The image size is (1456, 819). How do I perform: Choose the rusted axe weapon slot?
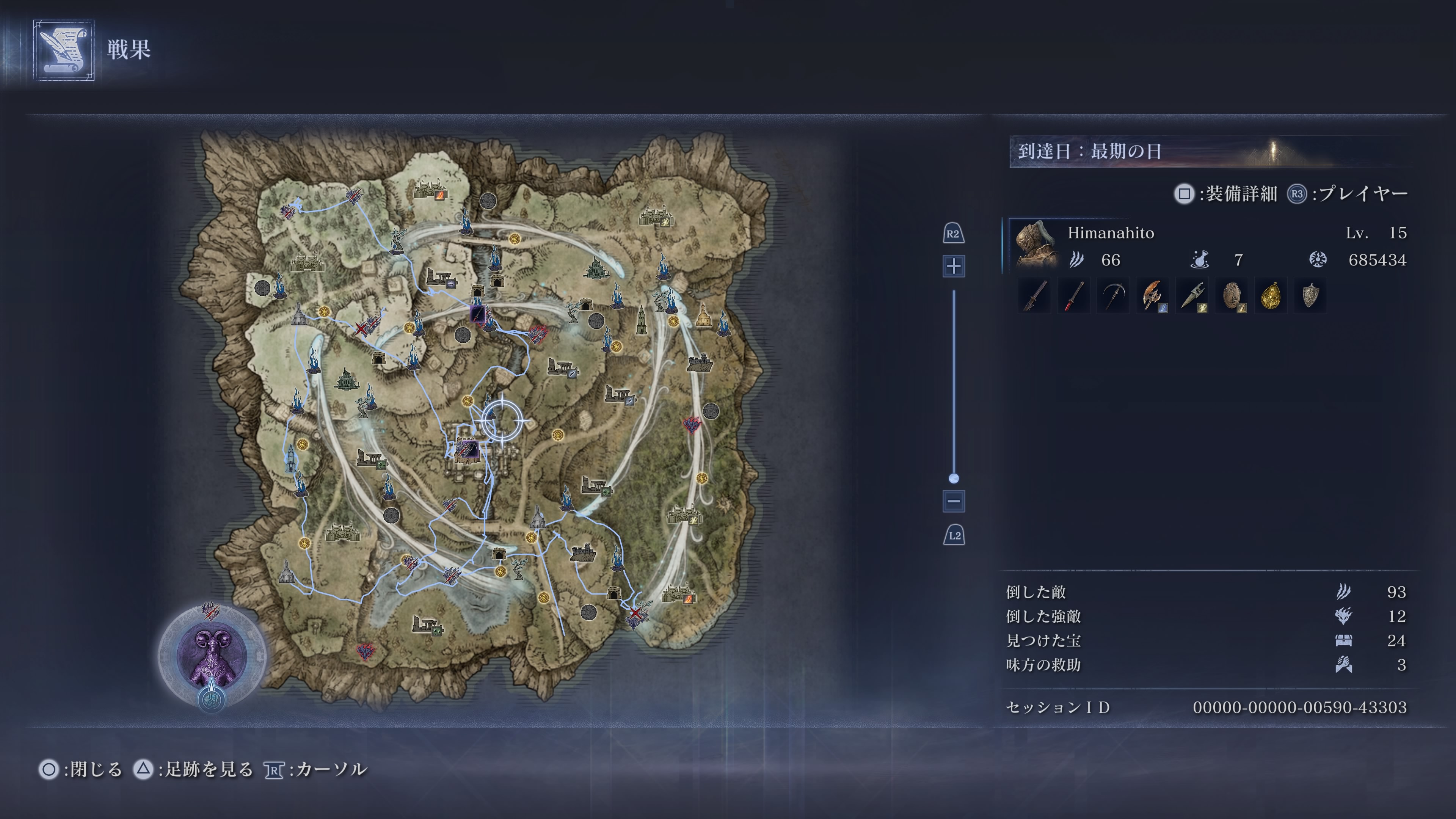pos(1153,296)
